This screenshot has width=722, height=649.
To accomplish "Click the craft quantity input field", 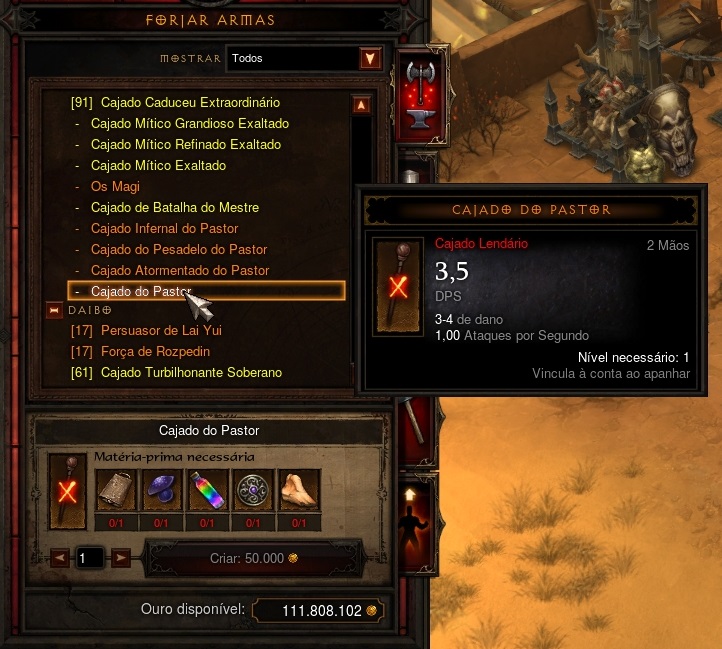I will [89, 558].
